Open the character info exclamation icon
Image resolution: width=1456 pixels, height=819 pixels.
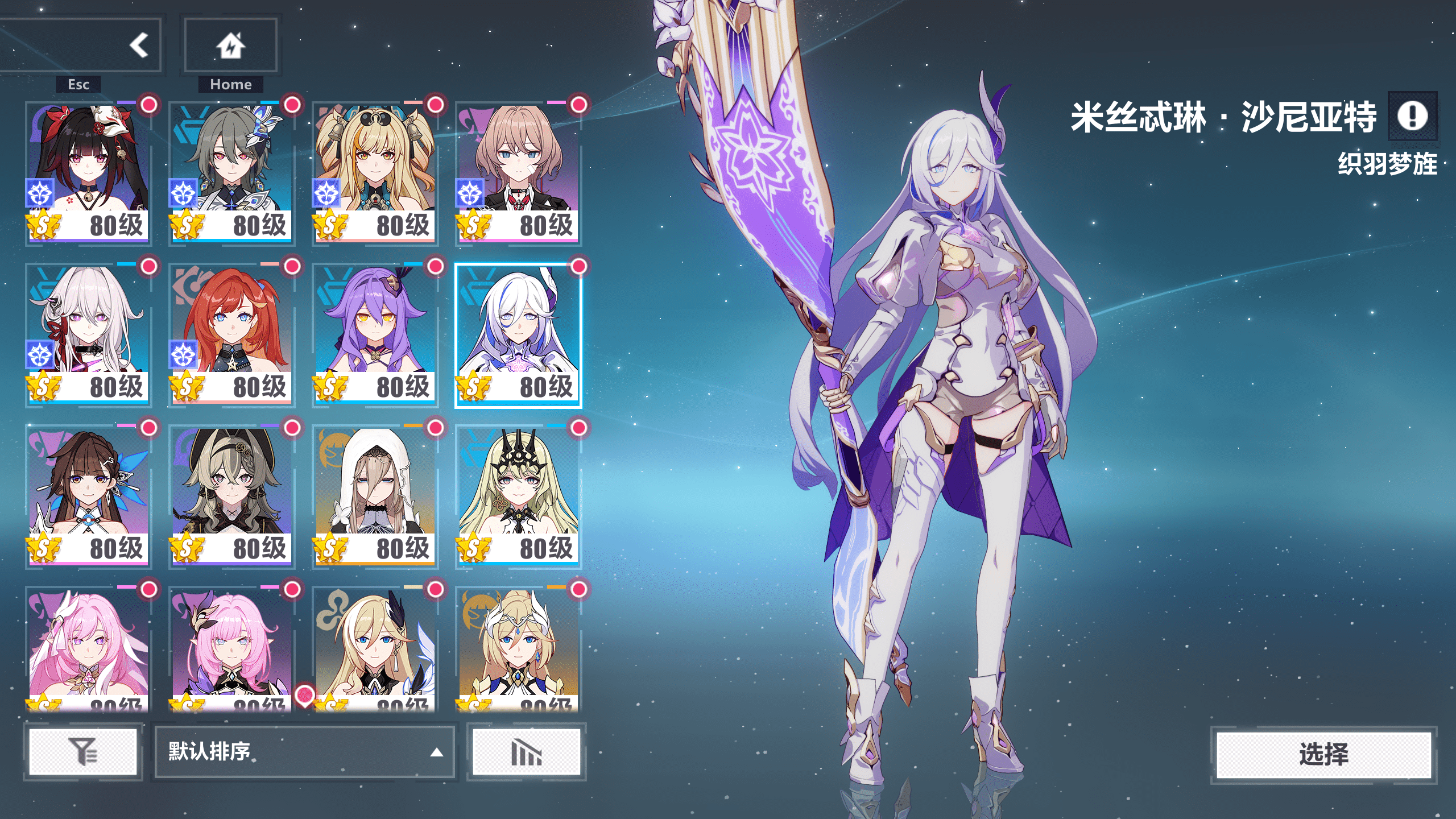[1412, 116]
